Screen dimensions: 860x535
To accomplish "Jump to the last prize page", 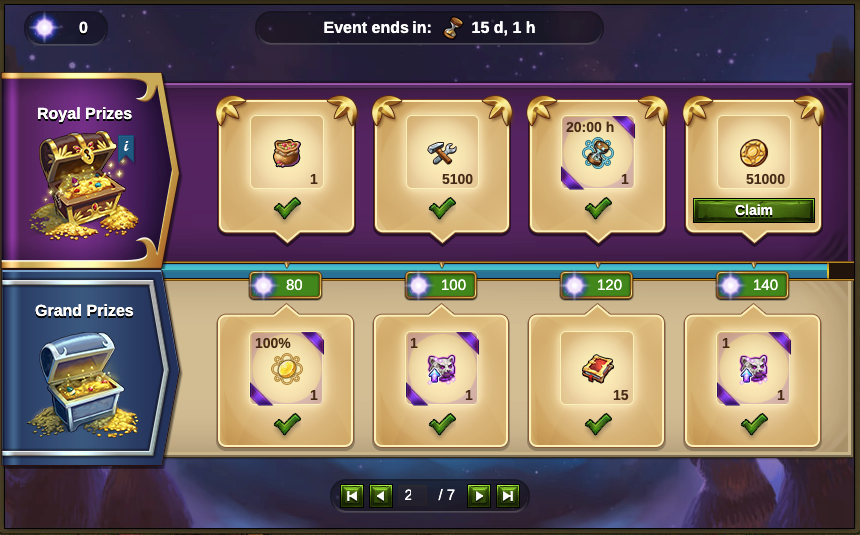I will tap(508, 496).
